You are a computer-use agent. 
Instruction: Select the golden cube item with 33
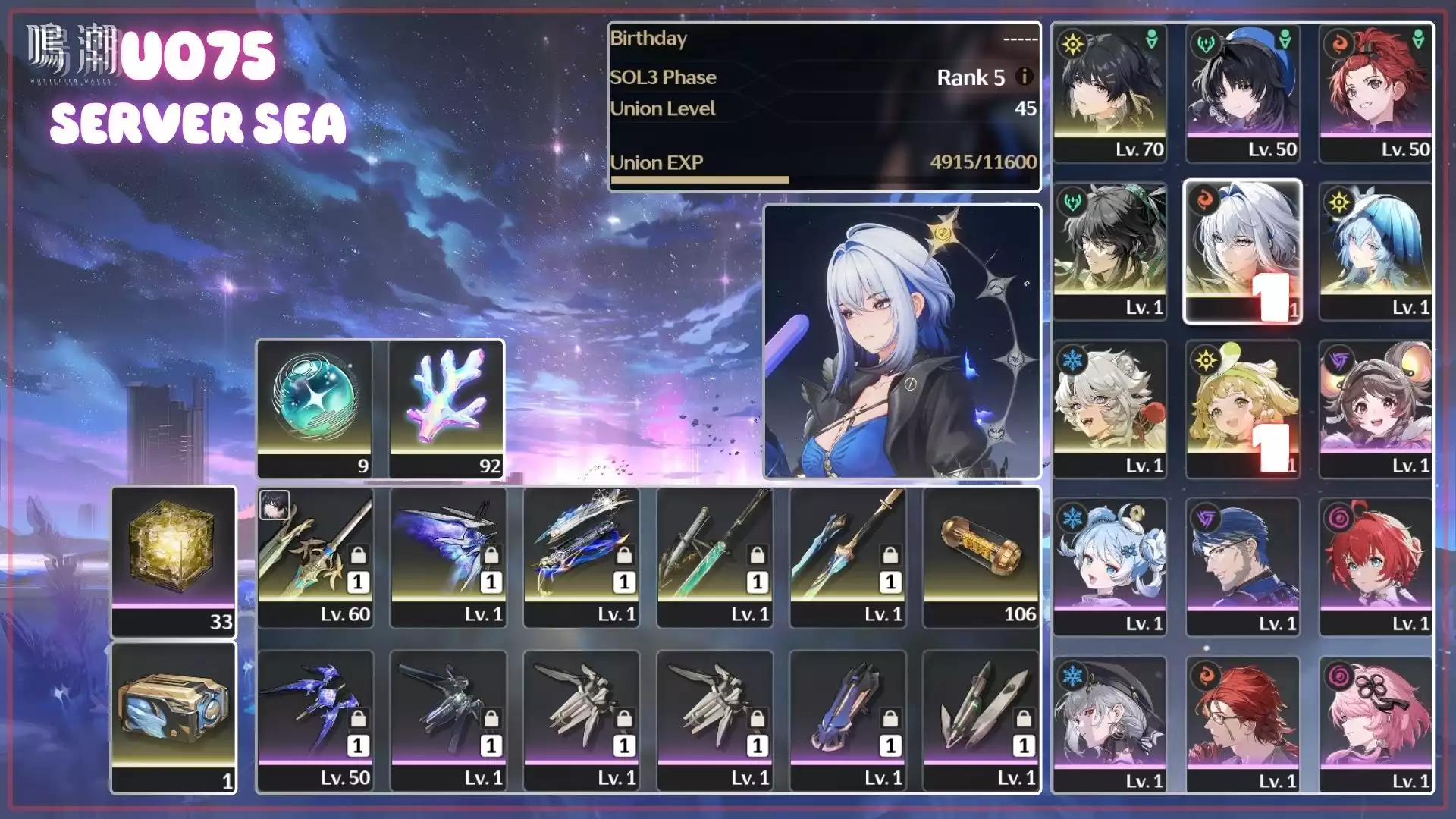pyautogui.click(x=174, y=561)
